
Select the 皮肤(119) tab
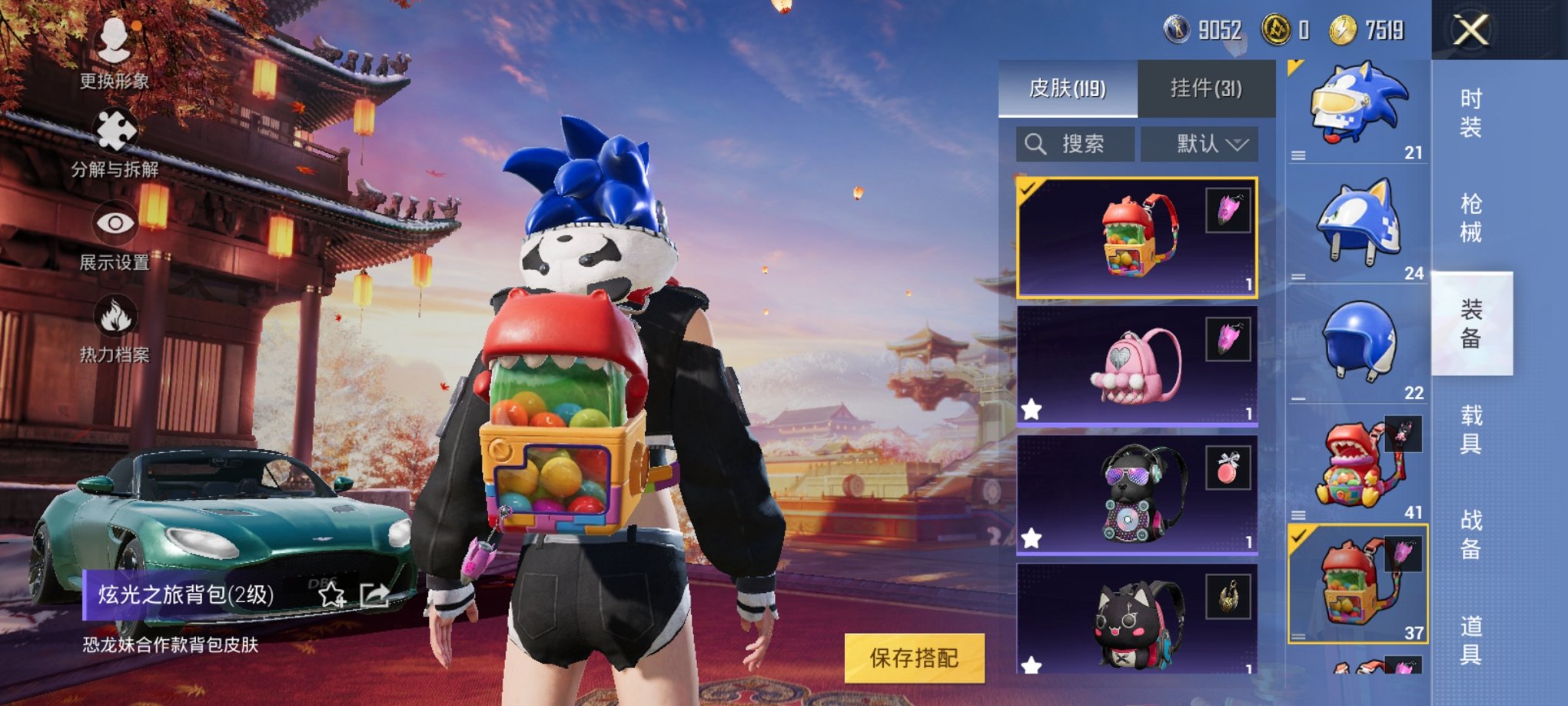[x=1066, y=86]
